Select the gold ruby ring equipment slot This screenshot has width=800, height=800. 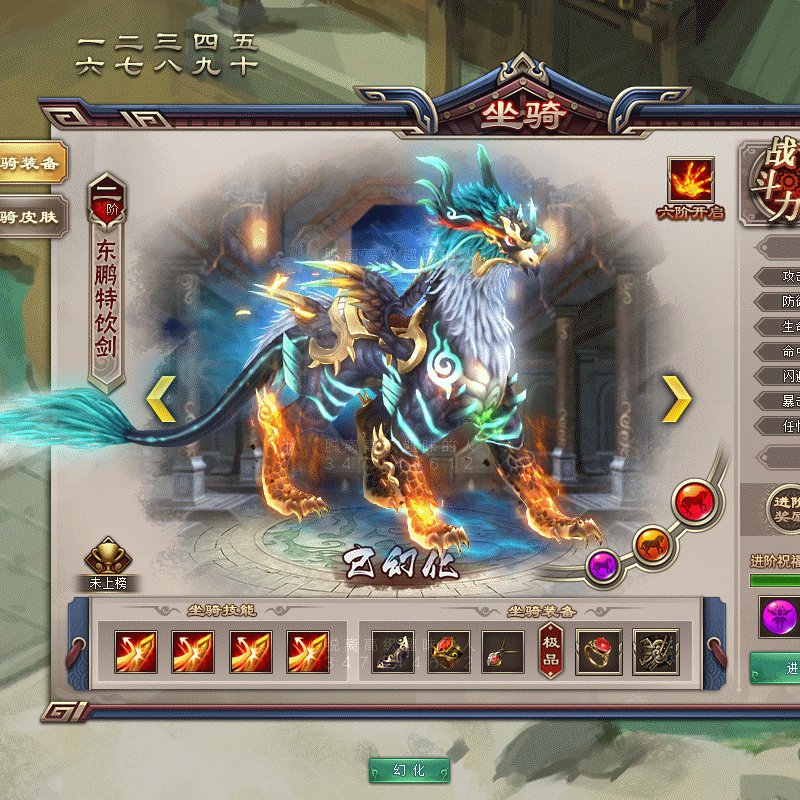pyautogui.click(x=598, y=652)
